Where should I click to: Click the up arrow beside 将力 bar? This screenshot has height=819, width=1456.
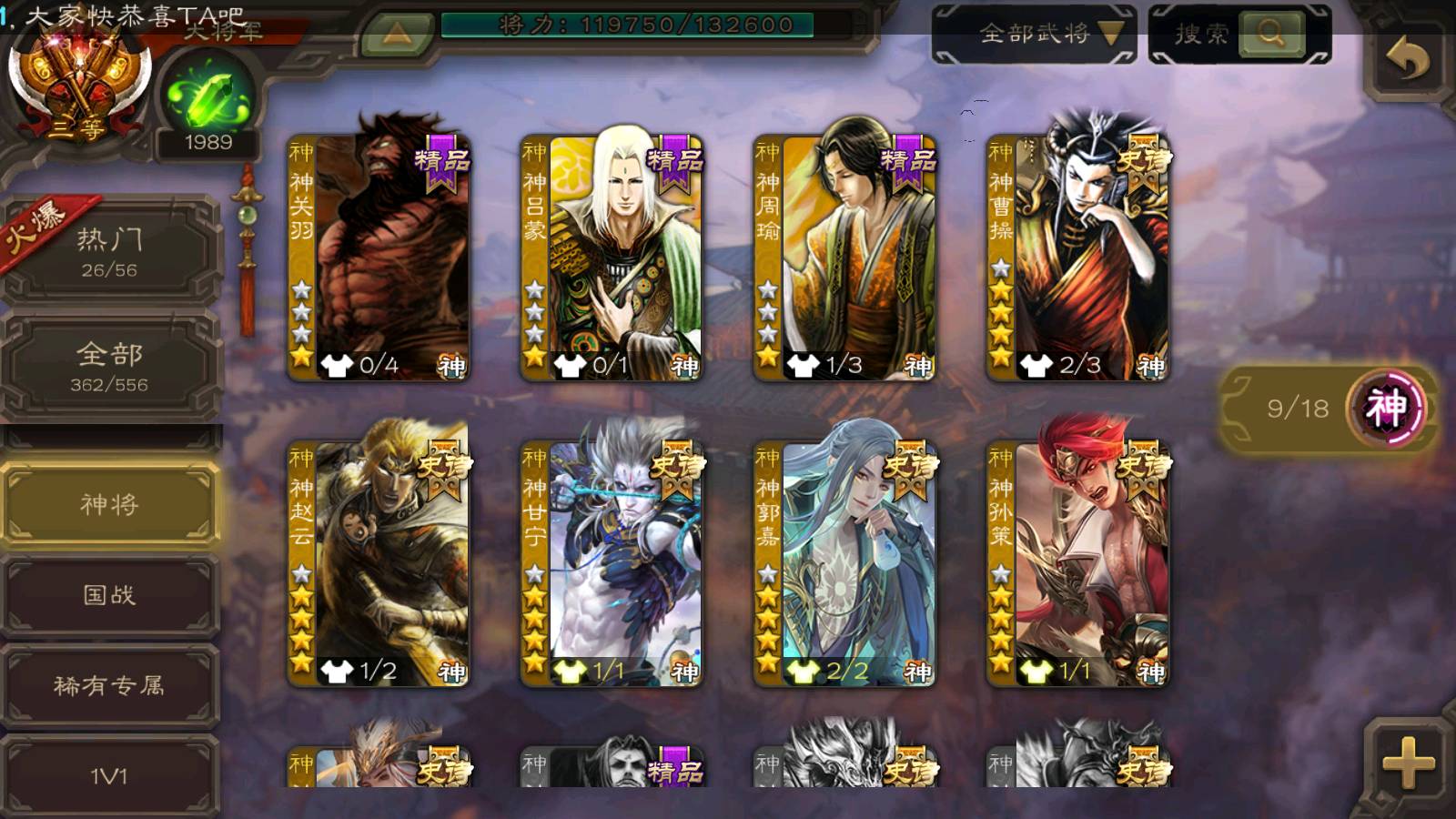coord(397,35)
